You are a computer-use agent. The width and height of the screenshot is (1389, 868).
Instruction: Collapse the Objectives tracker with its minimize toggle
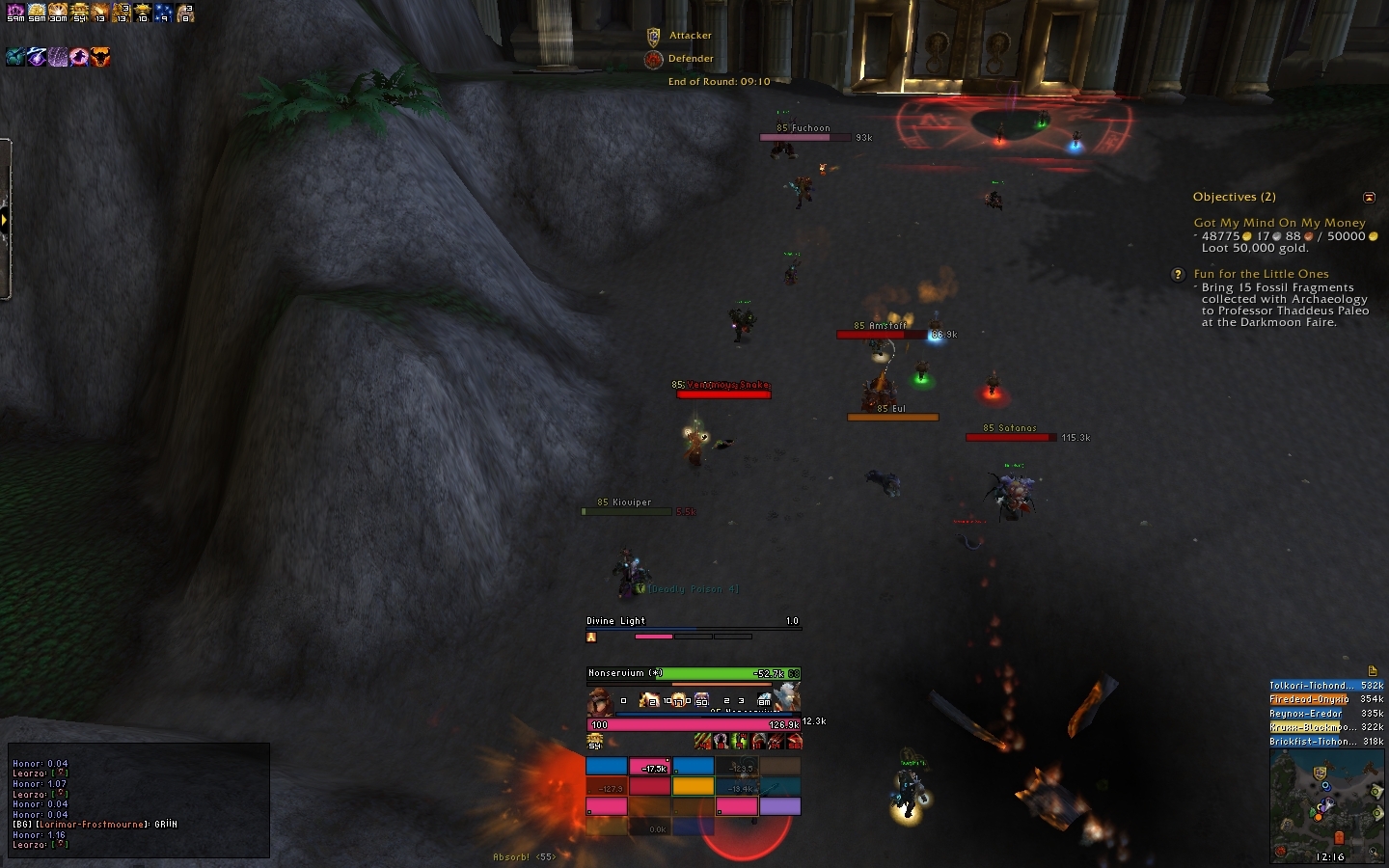1370,198
